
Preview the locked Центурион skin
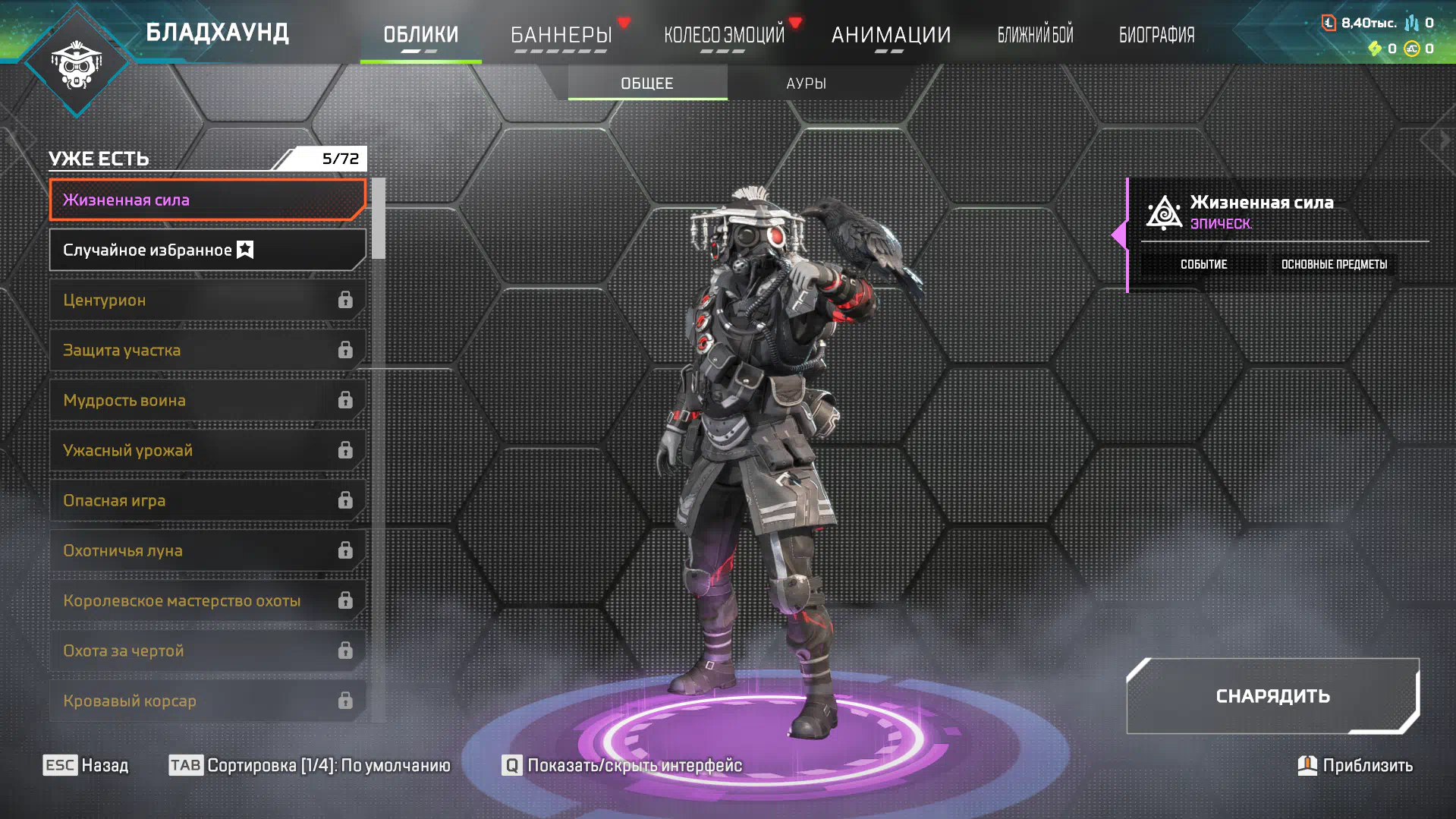[207, 300]
